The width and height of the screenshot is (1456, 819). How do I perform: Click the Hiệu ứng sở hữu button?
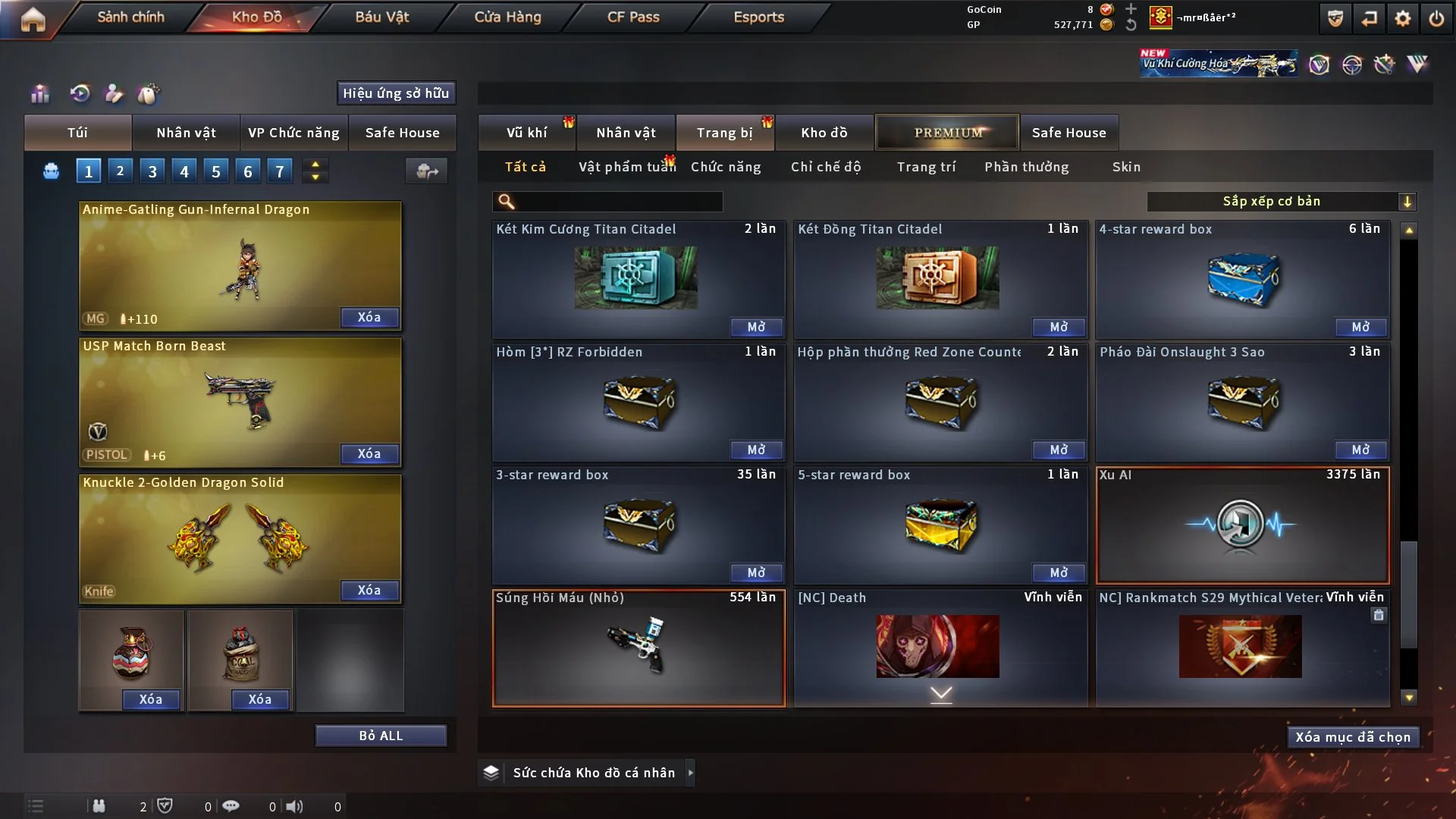pyautogui.click(x=396, y=93)
